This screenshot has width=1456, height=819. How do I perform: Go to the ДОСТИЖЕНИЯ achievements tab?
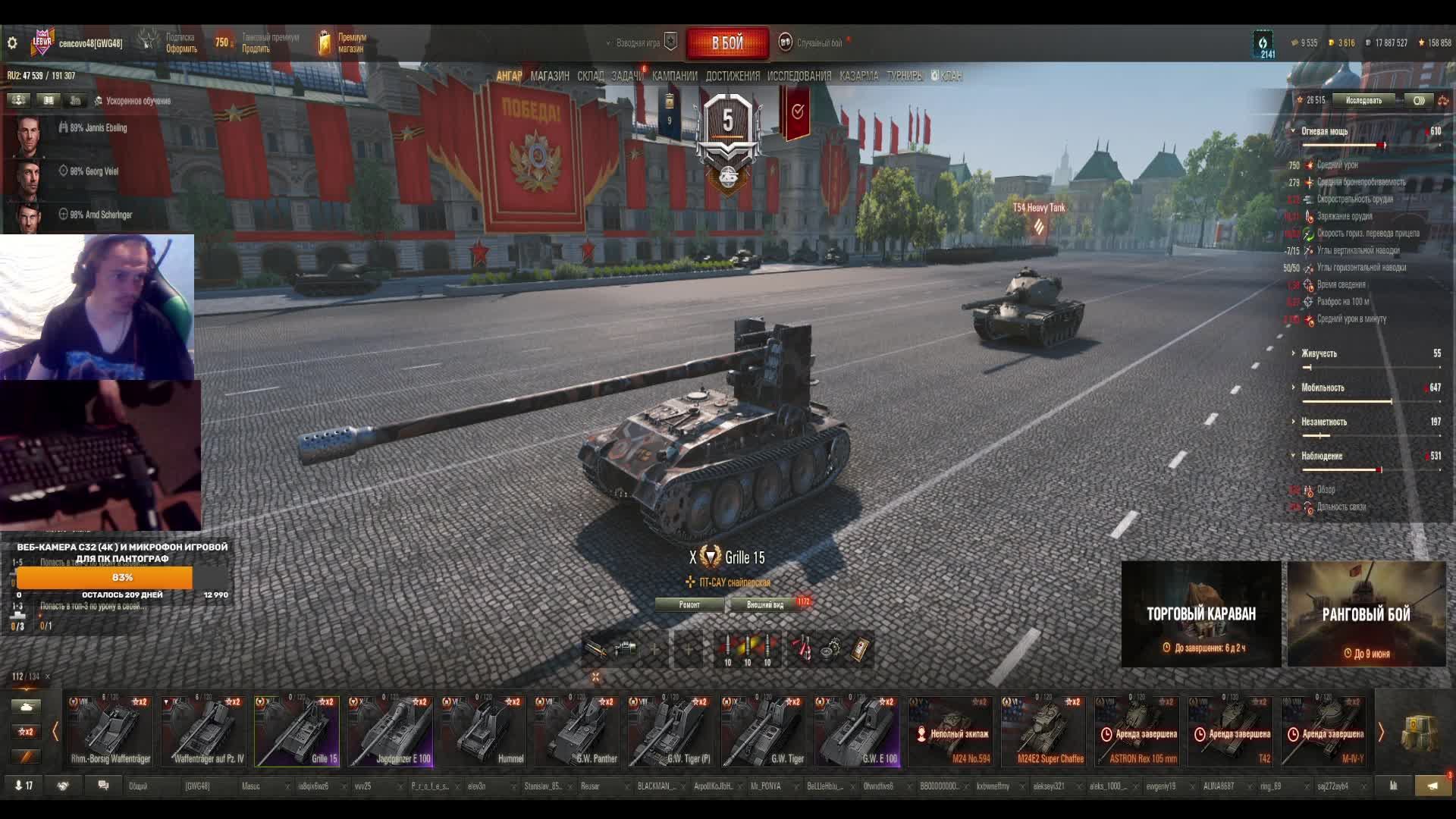(x=732, y=76)
